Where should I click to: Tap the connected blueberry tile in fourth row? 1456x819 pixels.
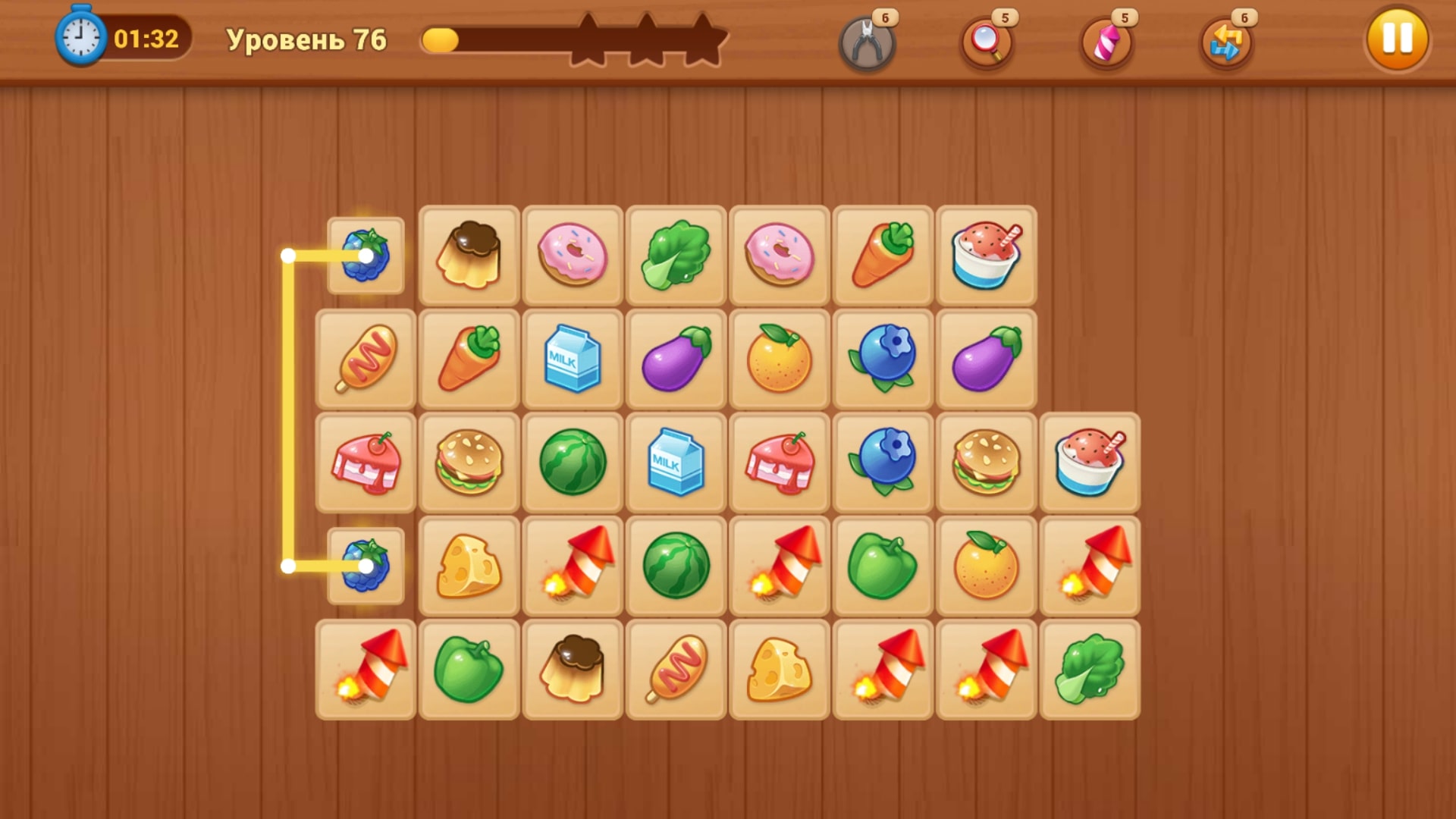point(366,566)
